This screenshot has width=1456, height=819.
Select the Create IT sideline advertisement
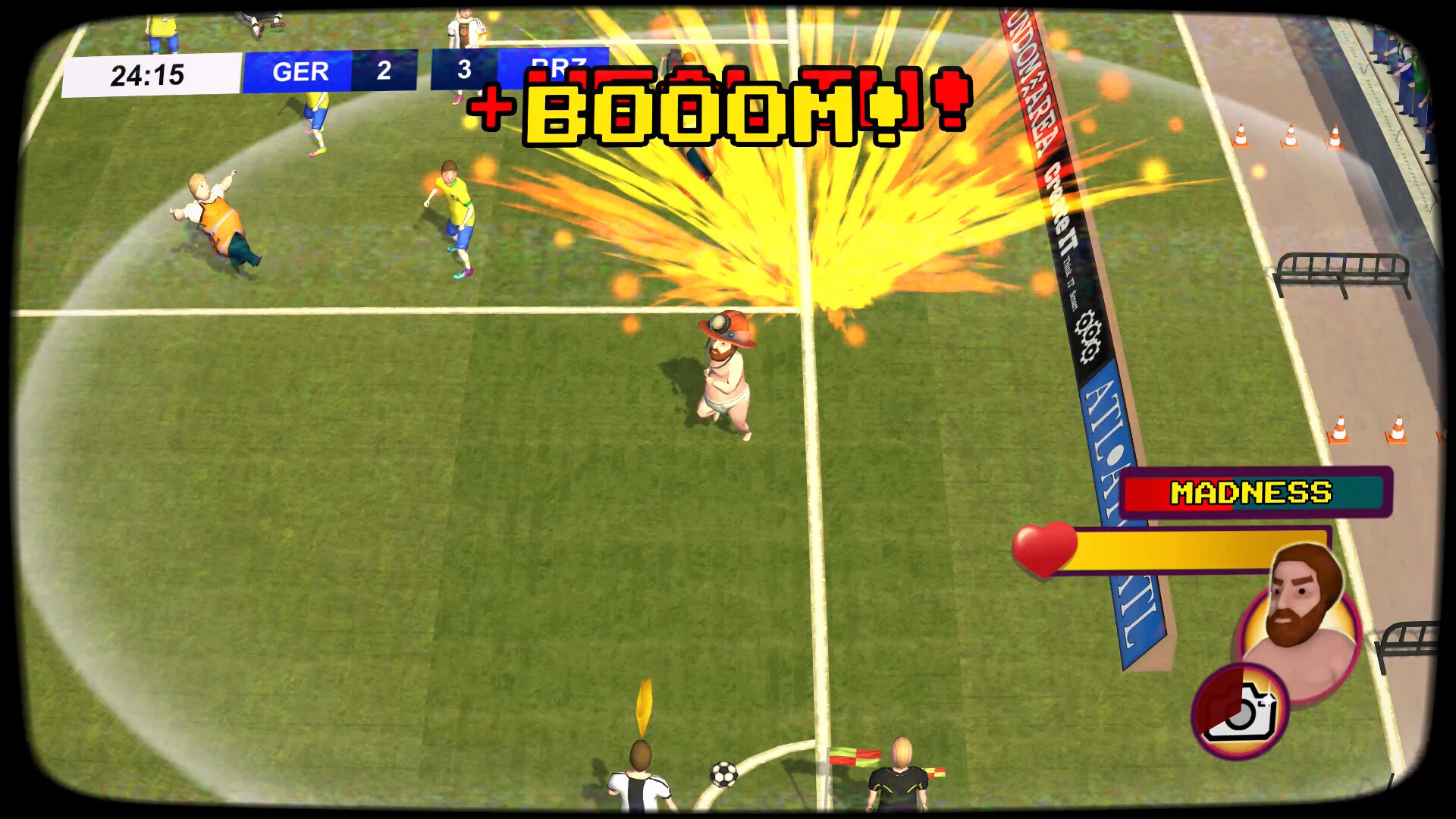click(x=1062, y=220)
